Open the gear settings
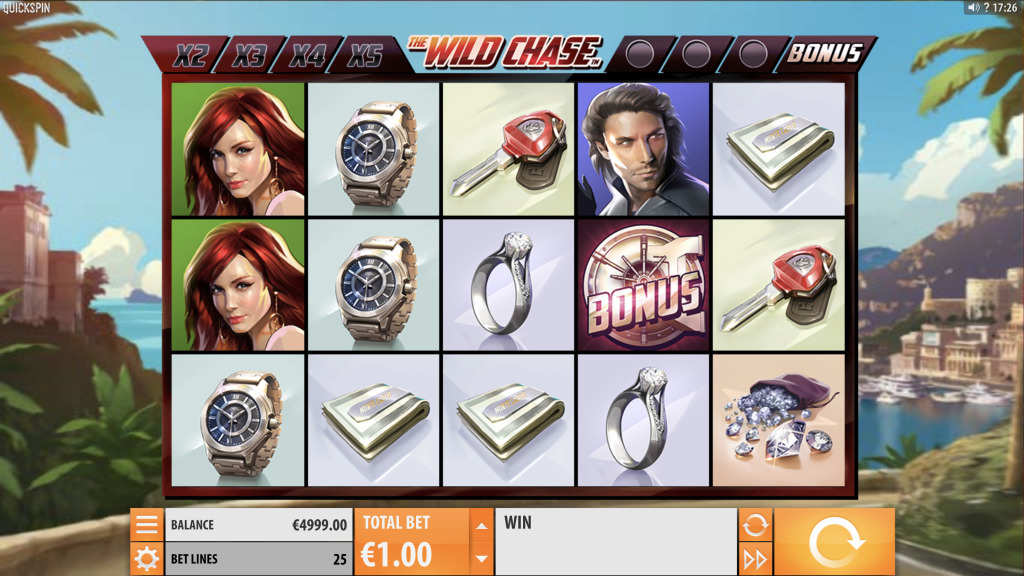1024x576 pixels. pyautogui.click(x=147, y=559)
